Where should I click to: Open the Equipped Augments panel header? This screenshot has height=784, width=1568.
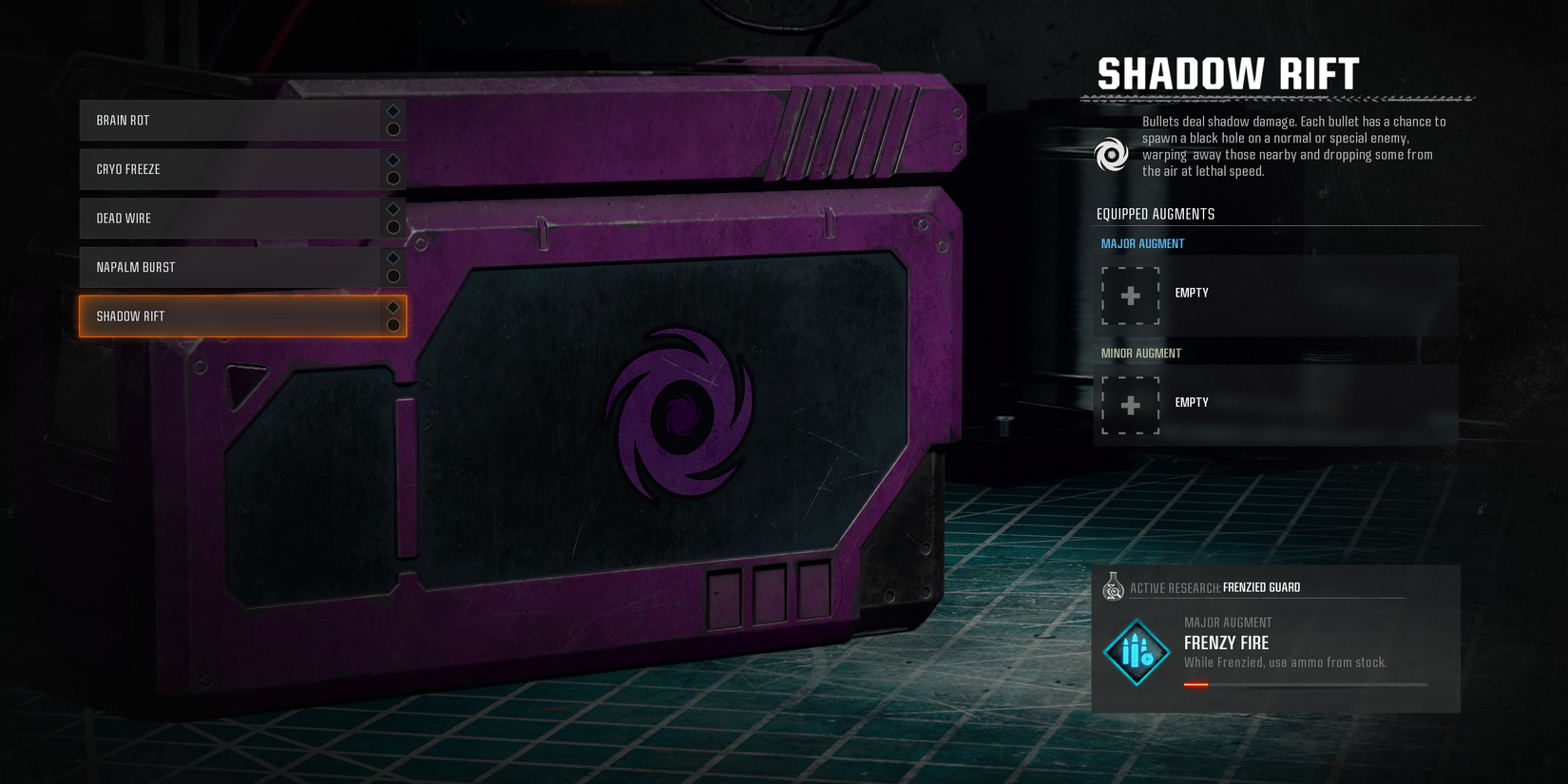pyautogui.click(x=1154, y=214)
